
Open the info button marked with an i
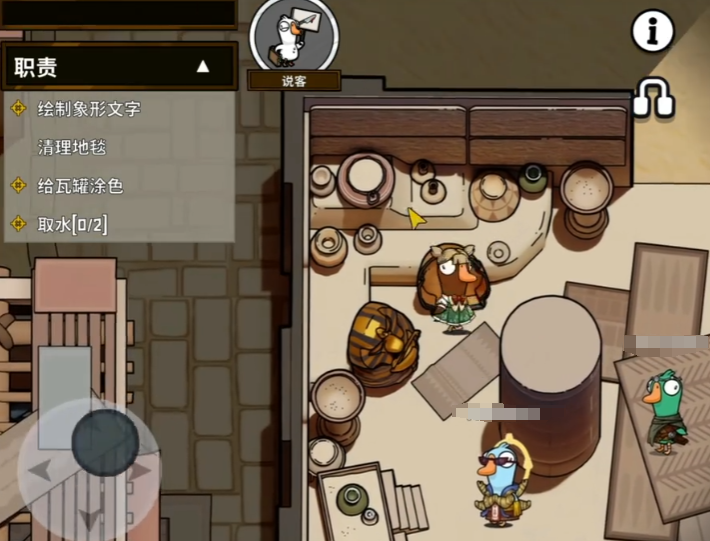click(652, 33)
